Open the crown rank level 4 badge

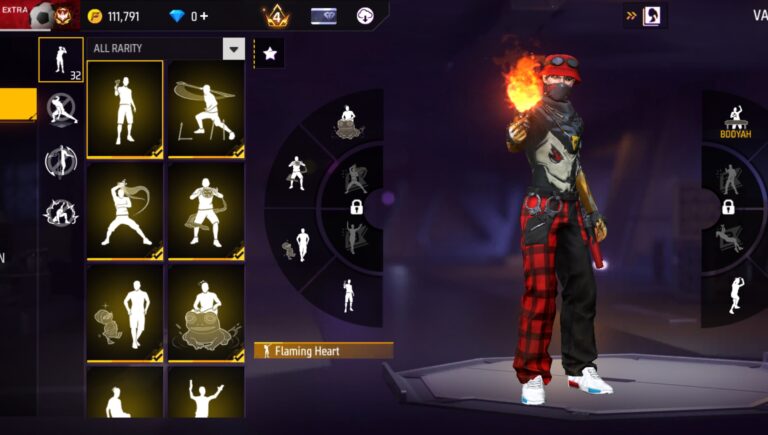(x=276, y=16)
